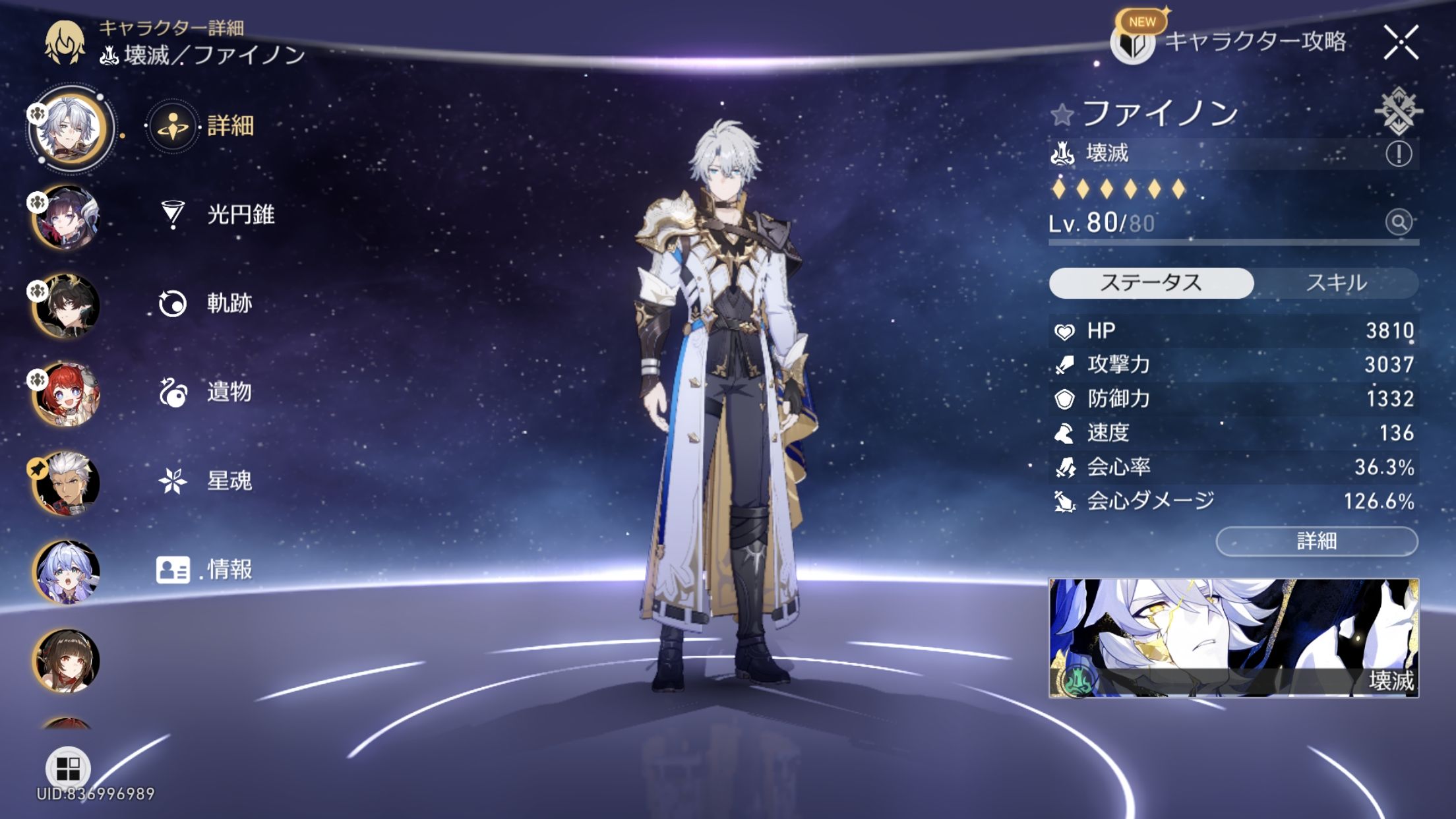Open the character grid view button
This screenshot has height=819, width=1456.
click(x=67, y=768)
